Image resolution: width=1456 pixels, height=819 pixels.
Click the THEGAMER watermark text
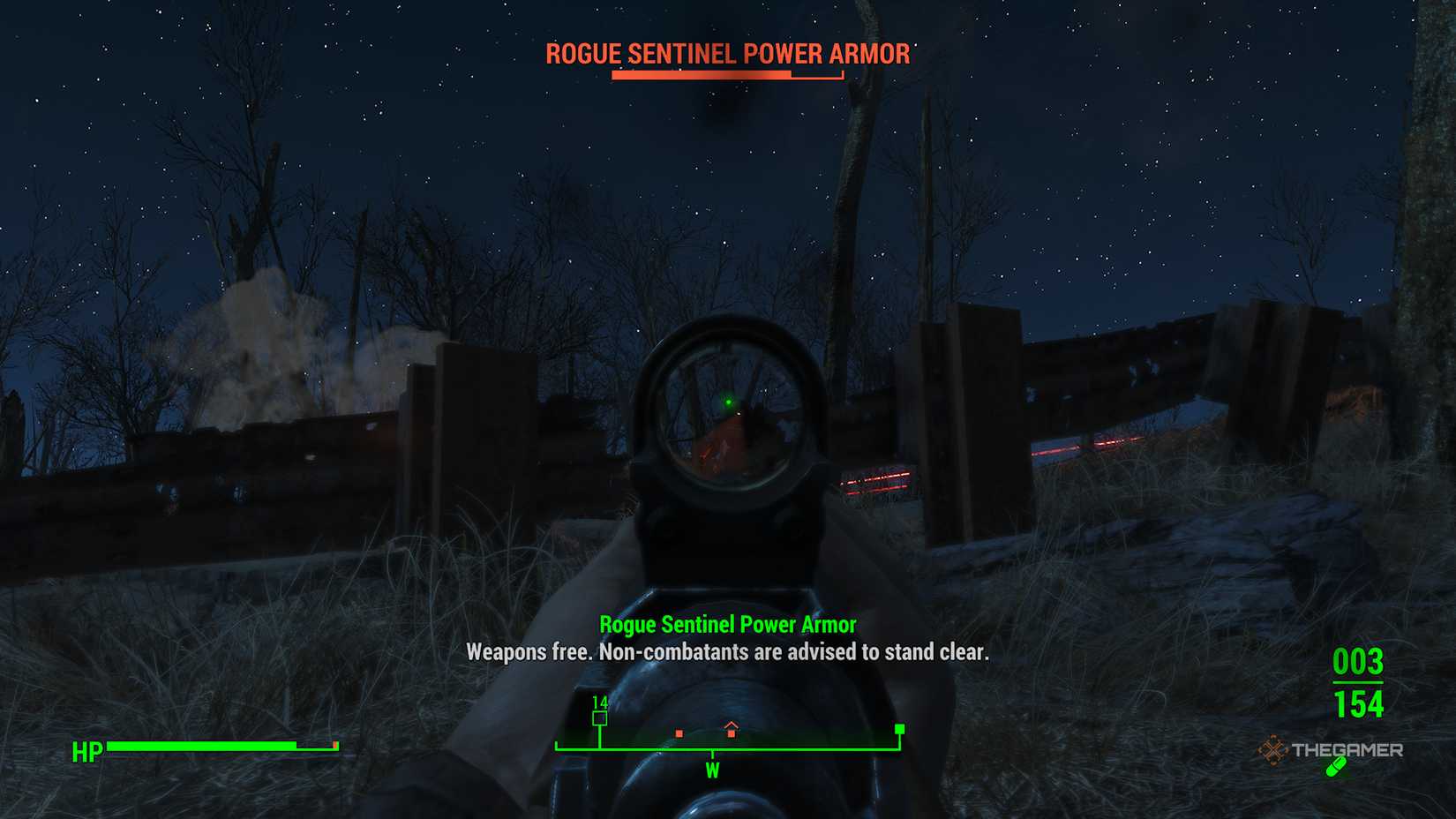pyautogui.click(x=1347, y=749)
